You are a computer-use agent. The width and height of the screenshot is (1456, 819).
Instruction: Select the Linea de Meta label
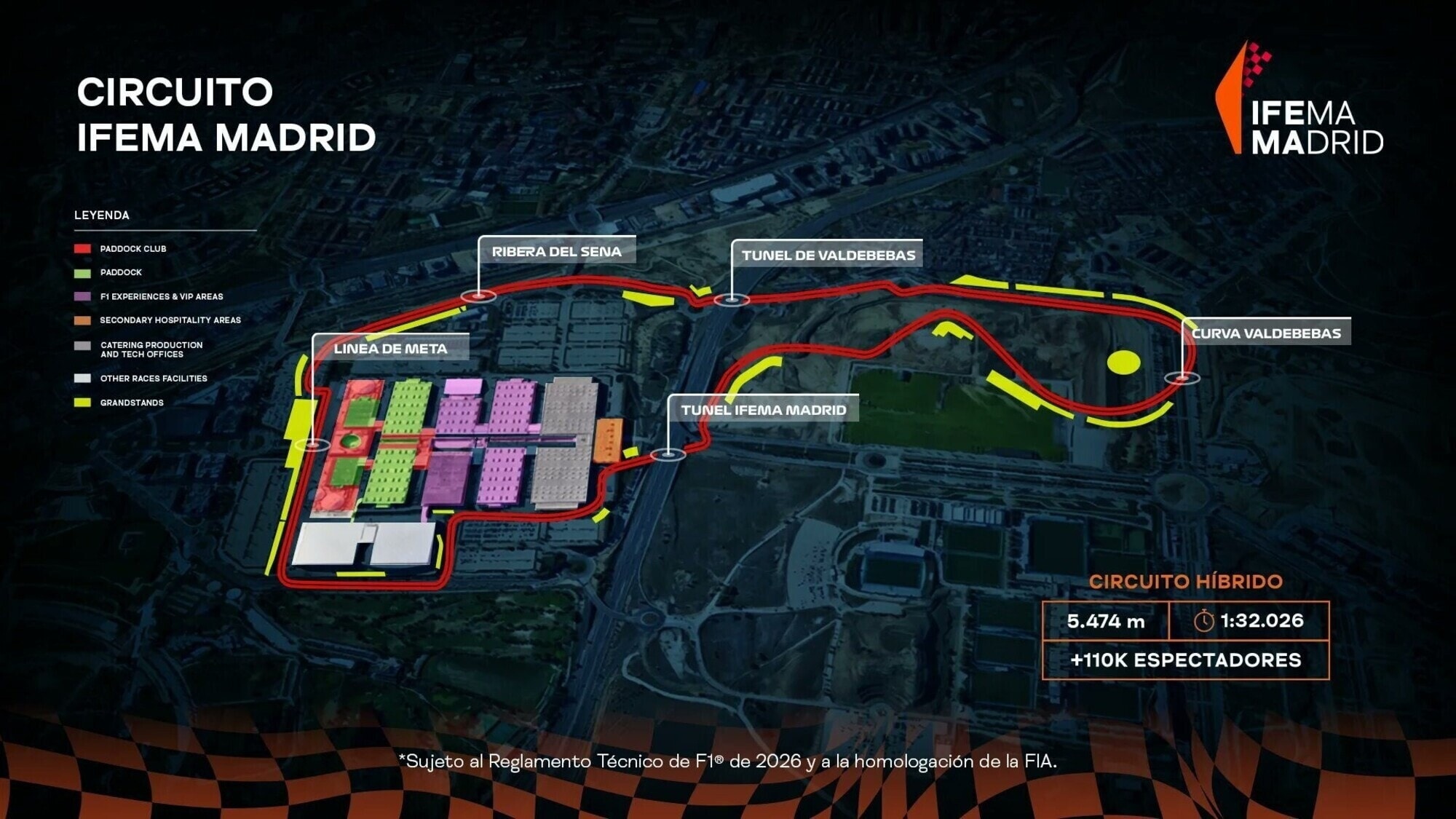390,349
